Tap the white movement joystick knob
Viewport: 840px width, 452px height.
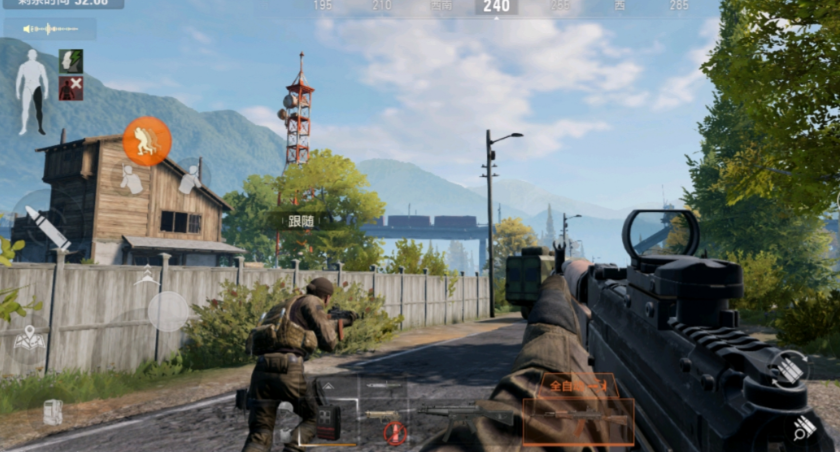168,311
